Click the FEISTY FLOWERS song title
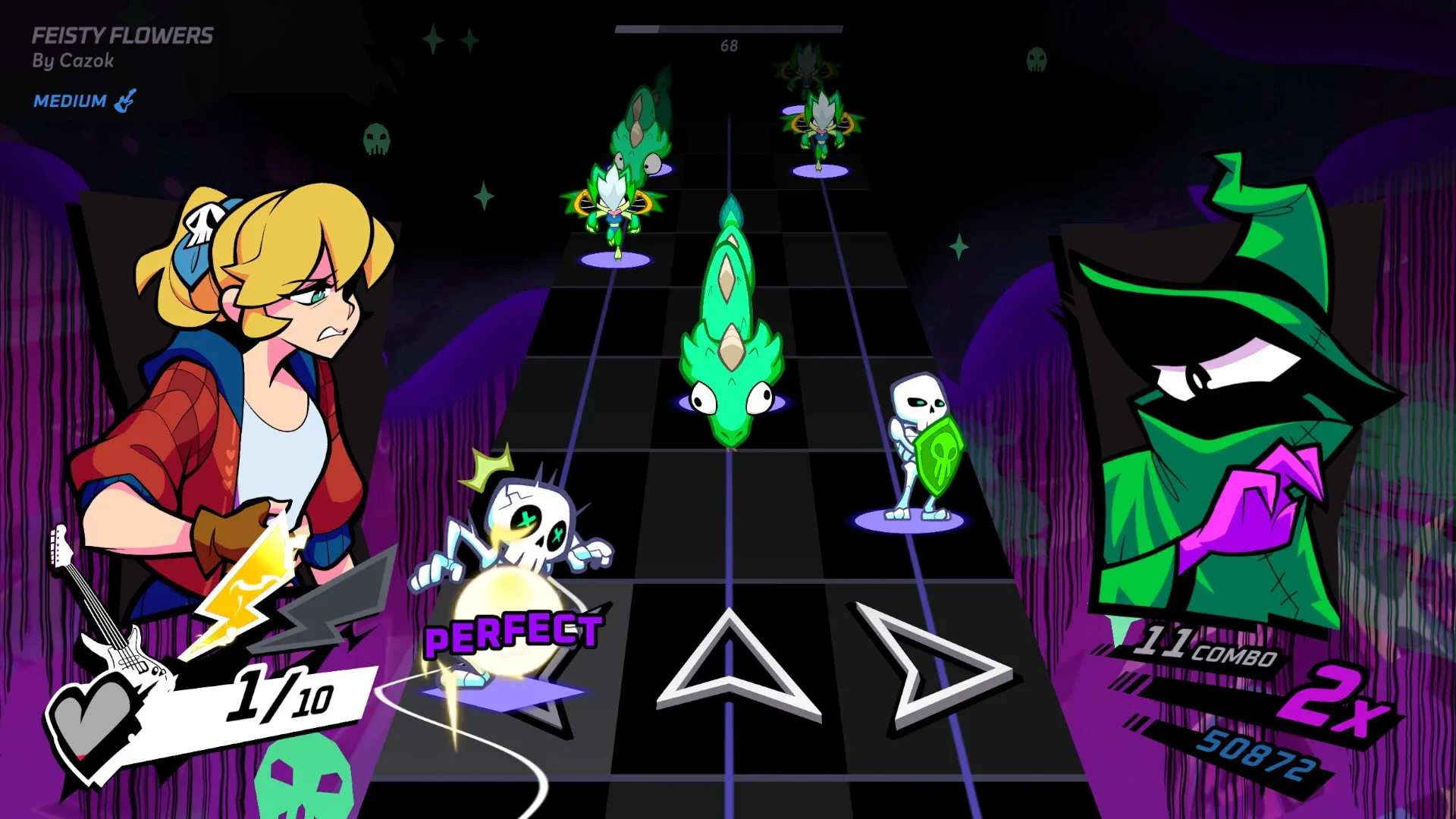Viewport: 1456px width, 819px height. (x=121, y=34)
